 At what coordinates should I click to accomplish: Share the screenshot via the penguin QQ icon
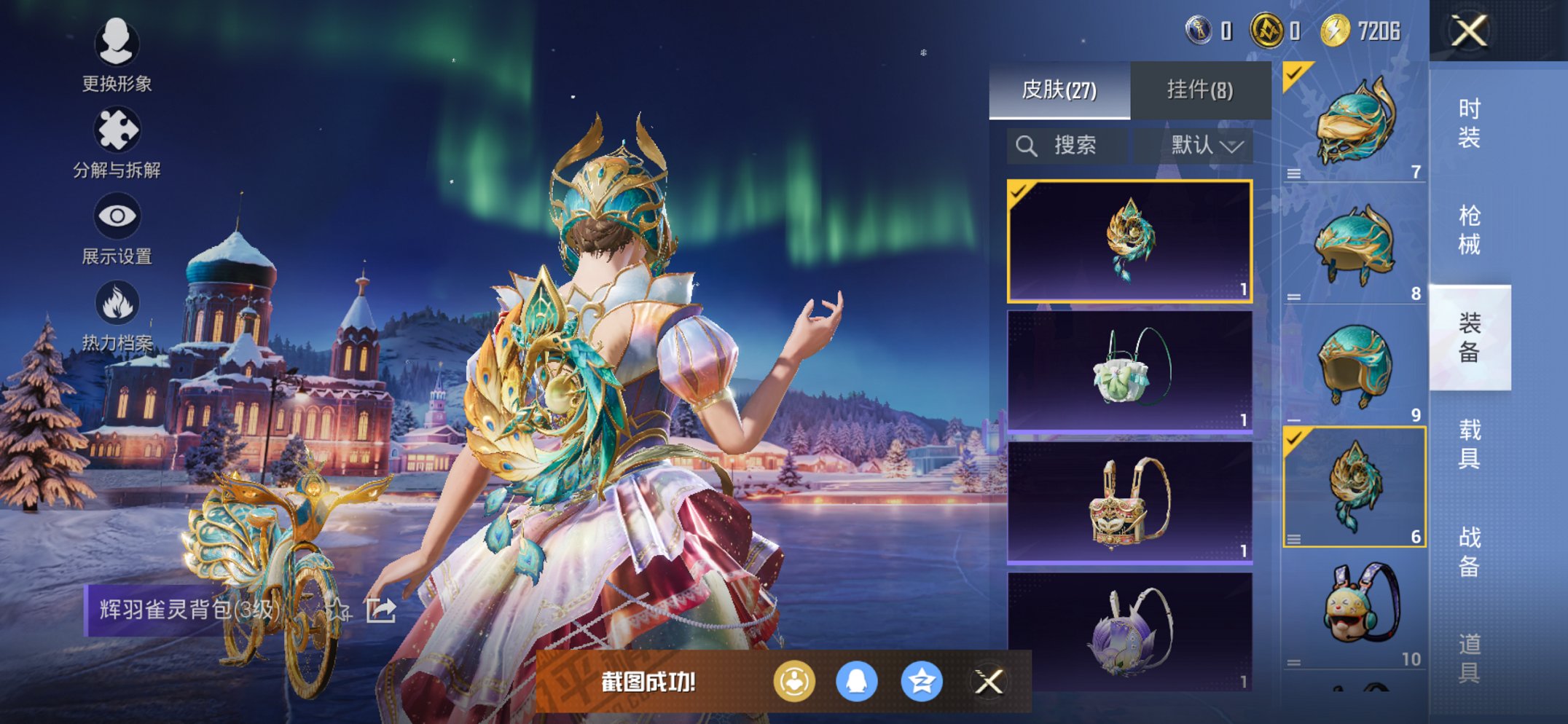[x=856, y=682]
